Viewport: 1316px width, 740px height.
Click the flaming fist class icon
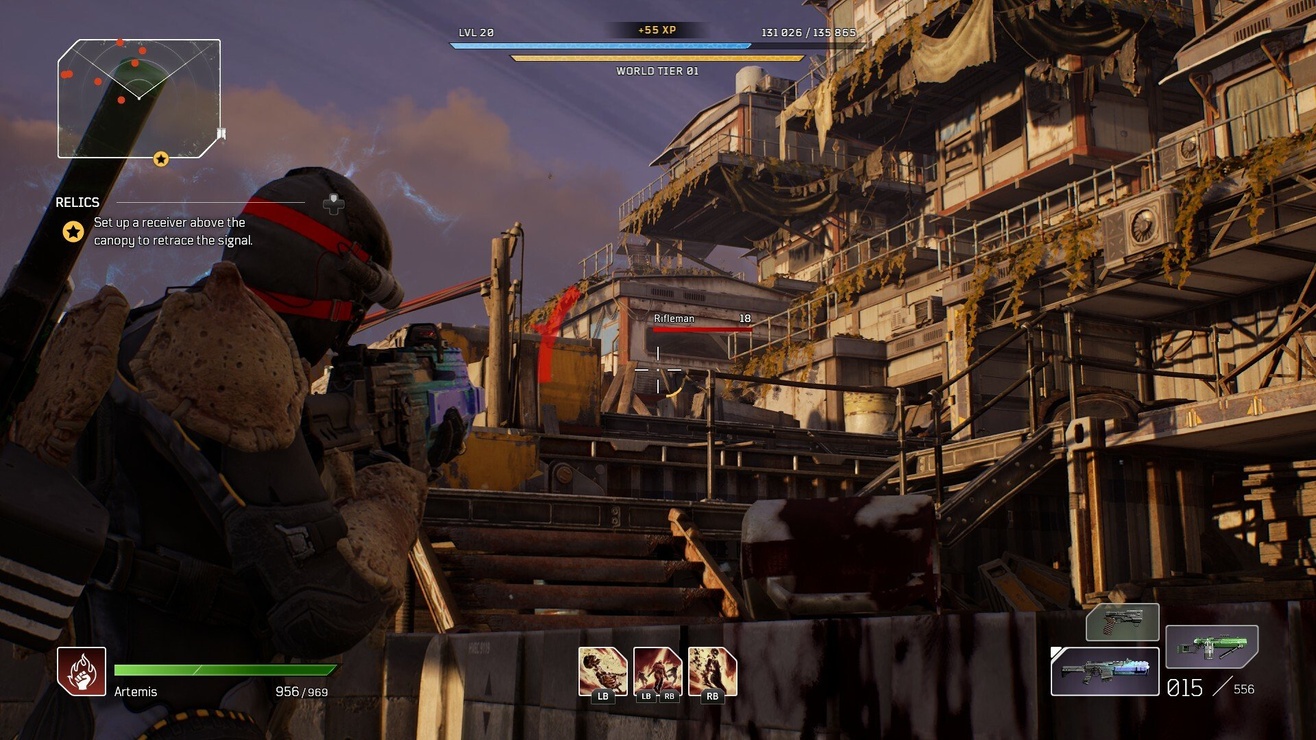coord(81,671)
